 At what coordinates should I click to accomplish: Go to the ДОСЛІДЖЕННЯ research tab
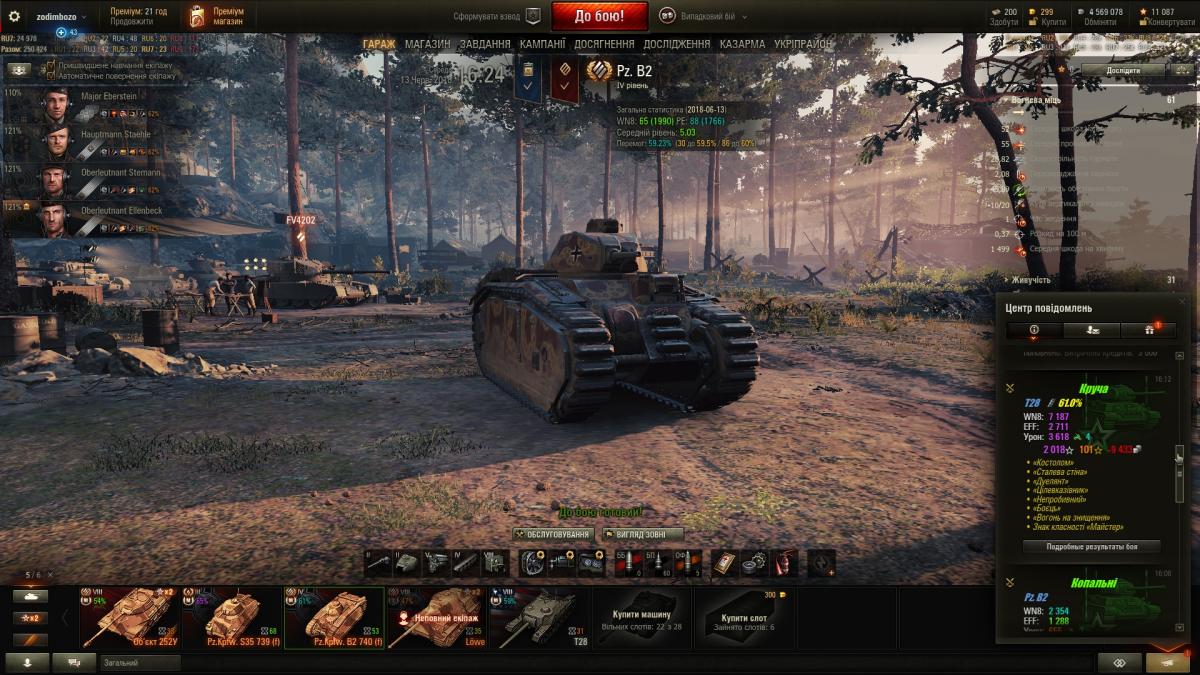pyautogui.click(x=677, y=44)
